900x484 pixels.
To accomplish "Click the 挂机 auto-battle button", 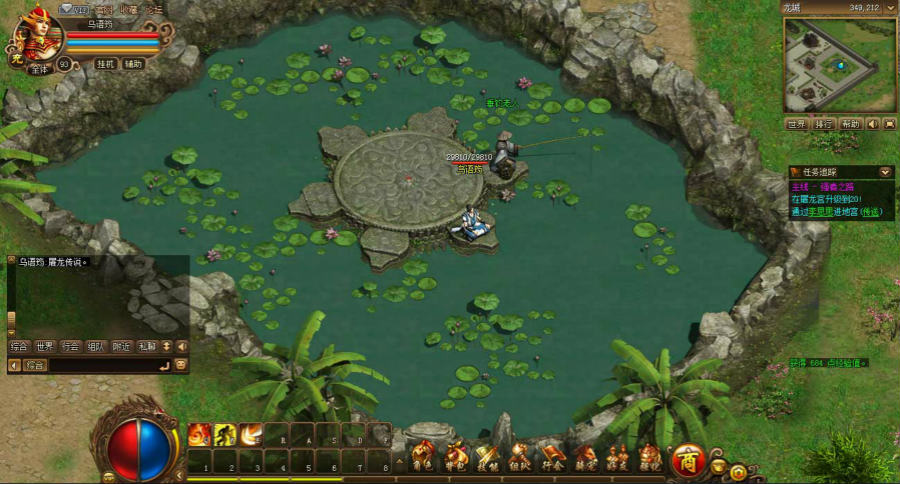I will pos(106,64).
